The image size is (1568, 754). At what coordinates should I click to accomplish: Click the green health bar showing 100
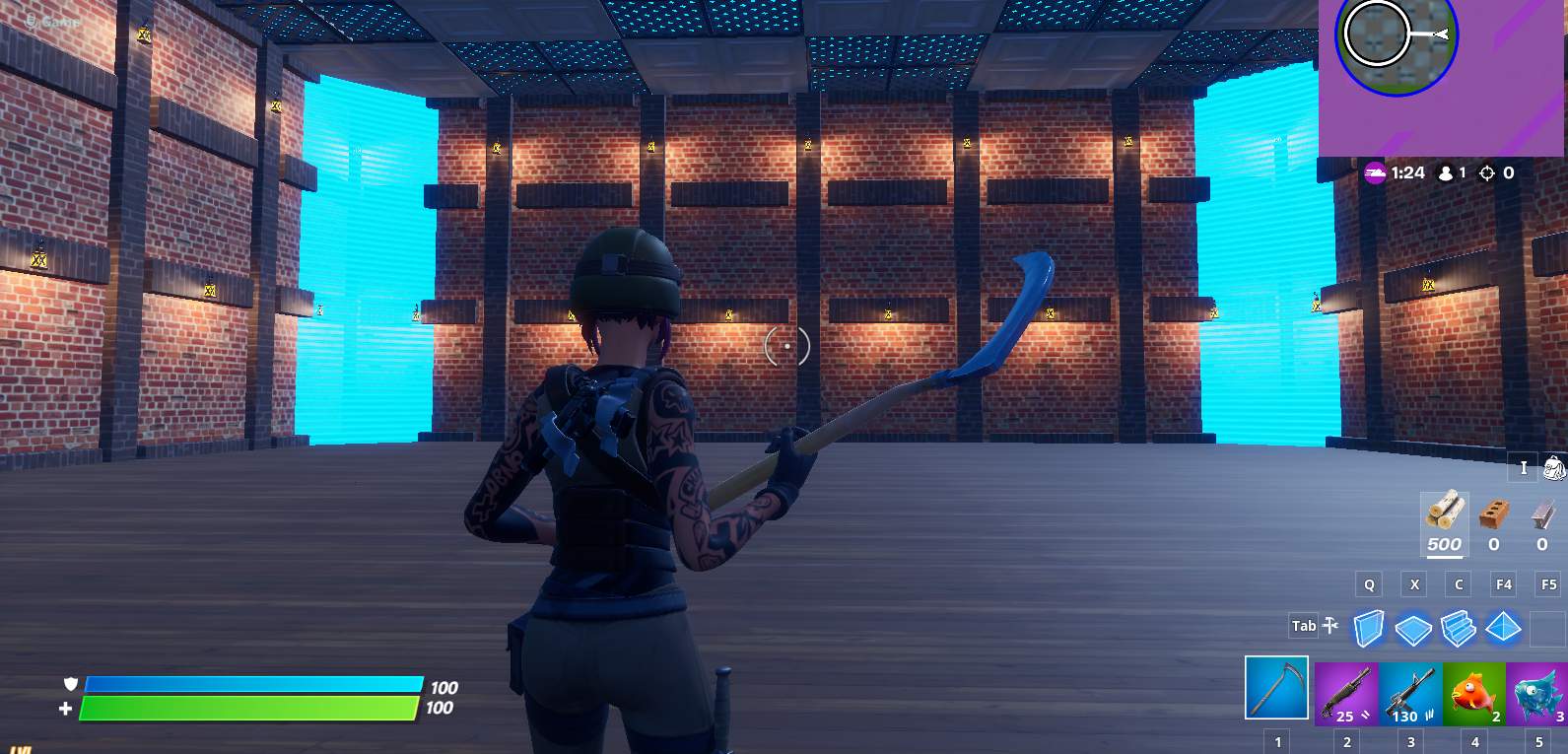click(249, 707)
